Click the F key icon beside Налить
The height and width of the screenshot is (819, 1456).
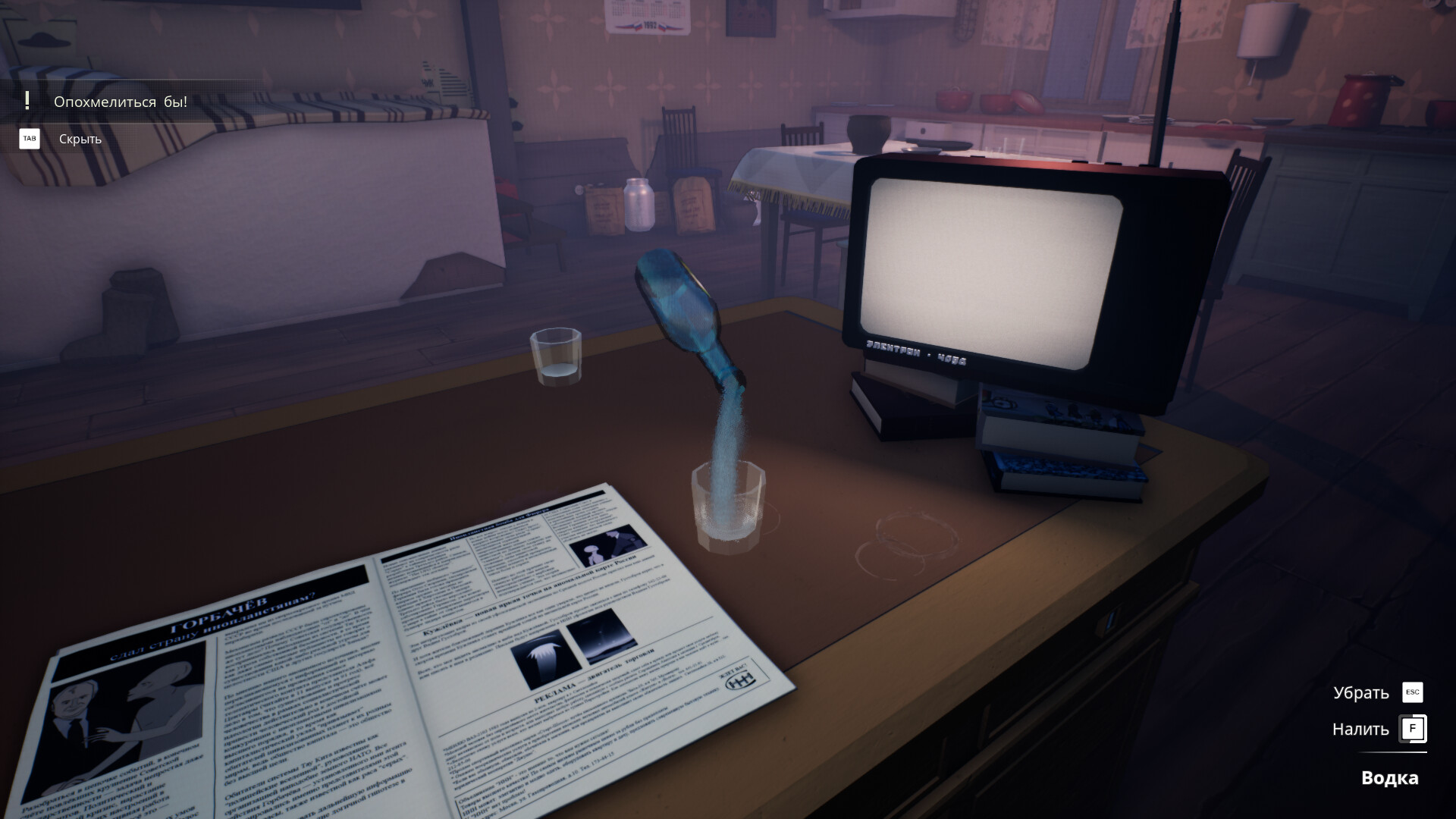(x=1412, y=728)
